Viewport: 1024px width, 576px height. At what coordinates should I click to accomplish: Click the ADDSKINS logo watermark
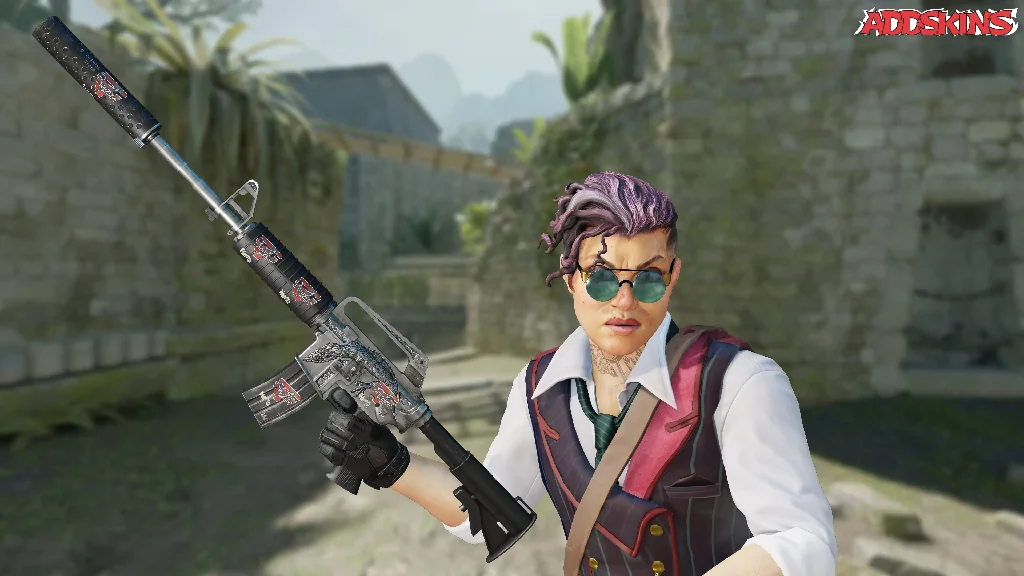click(935, 22)
